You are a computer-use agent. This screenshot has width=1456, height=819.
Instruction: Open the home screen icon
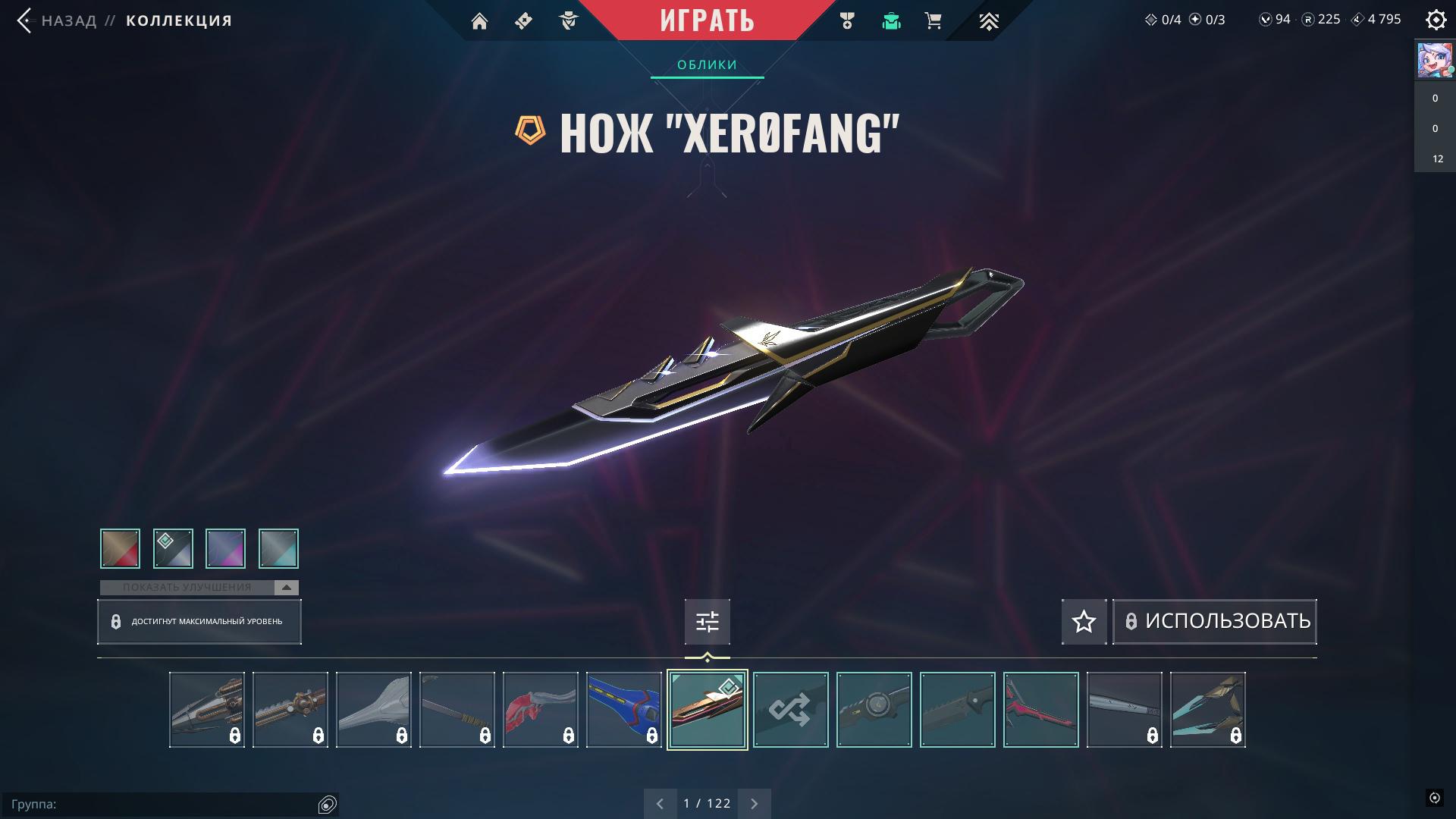[x=479, y=21]
